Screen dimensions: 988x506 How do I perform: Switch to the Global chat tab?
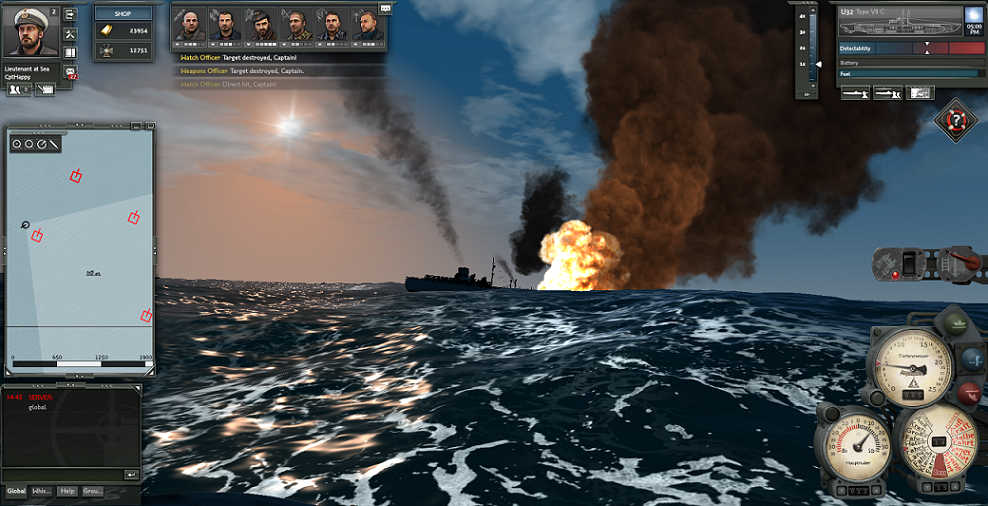point(16,491)
